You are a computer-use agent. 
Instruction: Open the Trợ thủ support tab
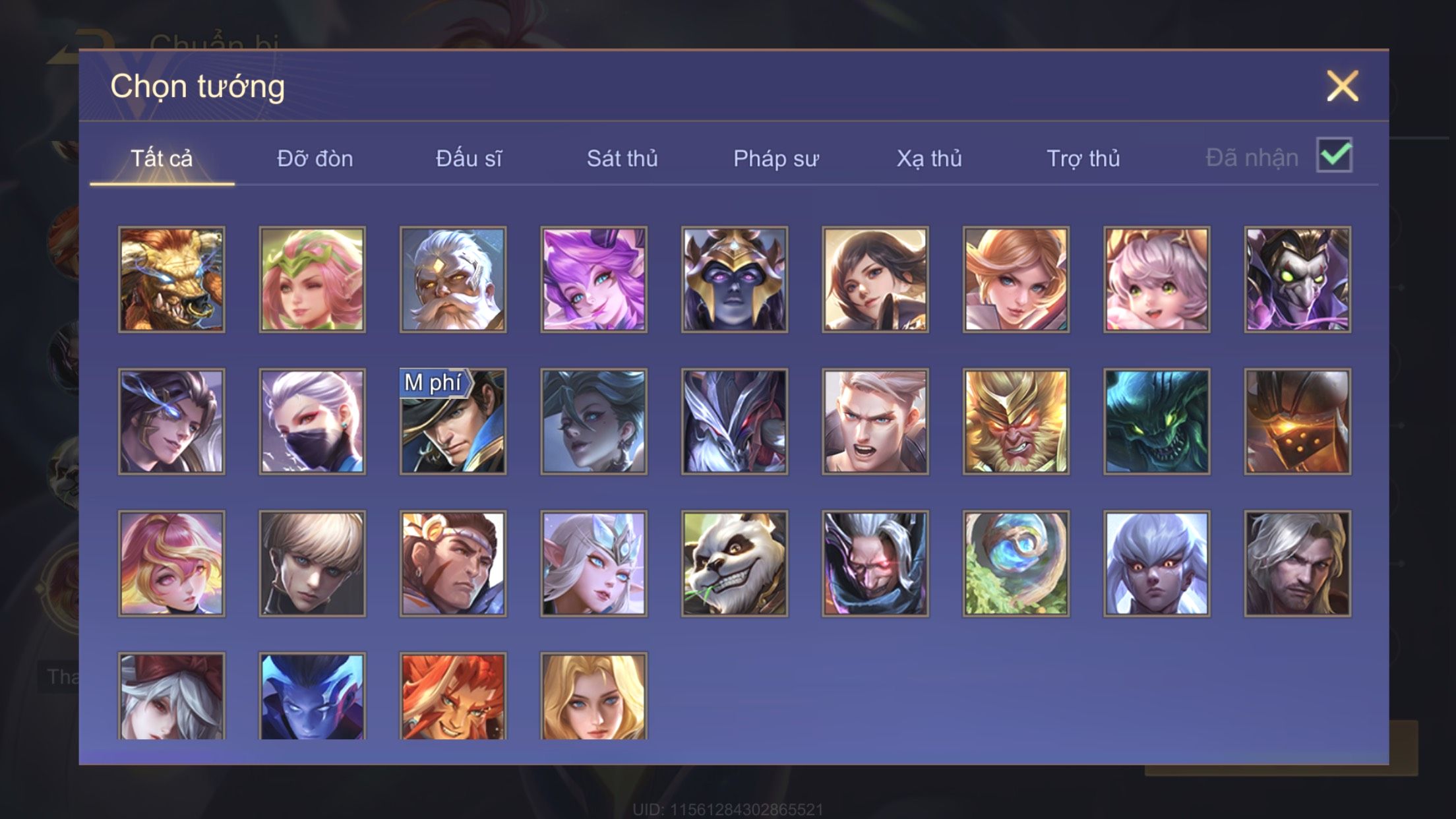(1083, 159)
